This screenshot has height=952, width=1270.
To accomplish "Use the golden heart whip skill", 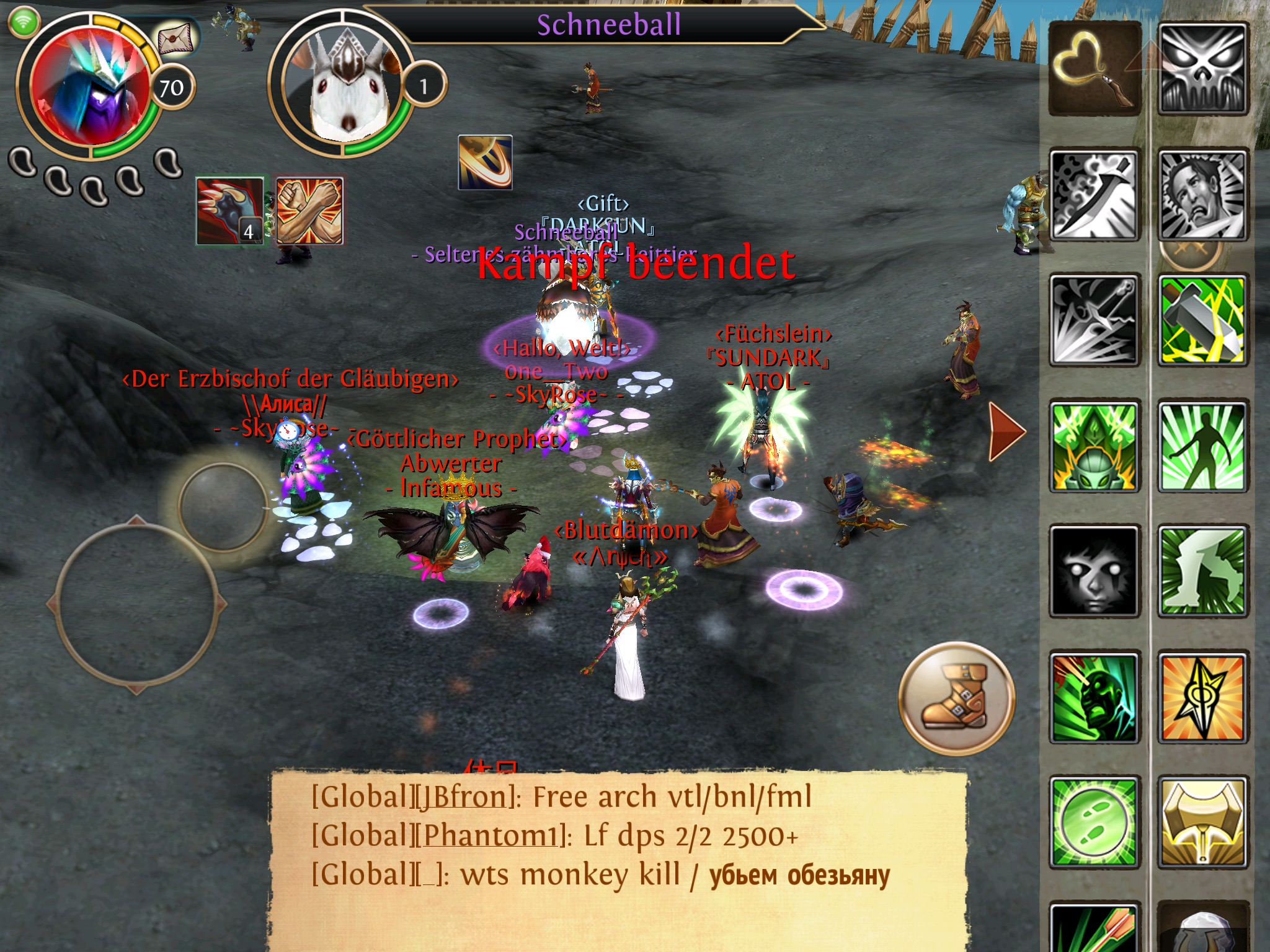I will 1094,69.
